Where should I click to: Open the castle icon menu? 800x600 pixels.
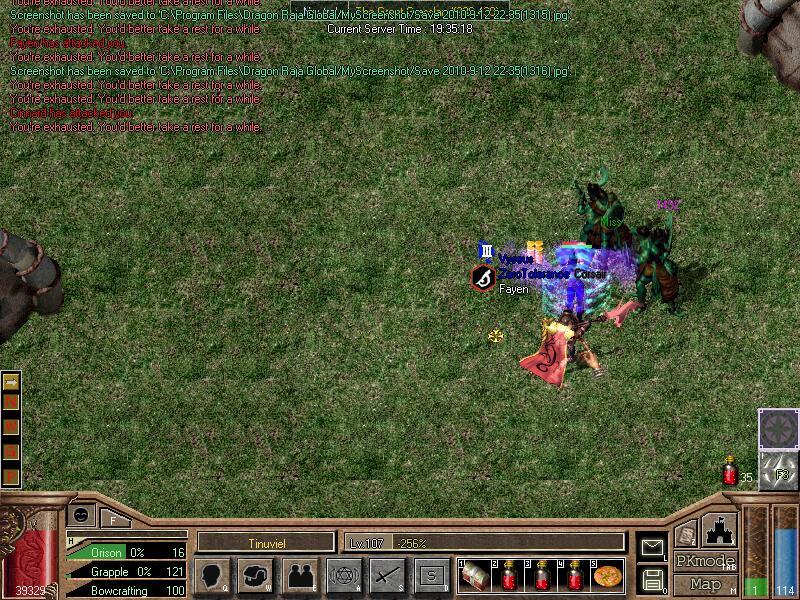(719, 530)
